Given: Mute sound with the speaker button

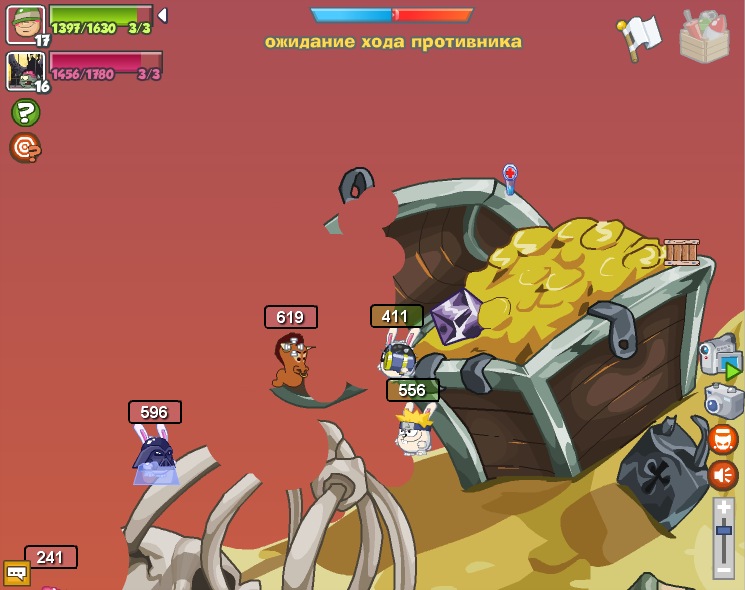Looking at the screenshot, I should point(723,474).
